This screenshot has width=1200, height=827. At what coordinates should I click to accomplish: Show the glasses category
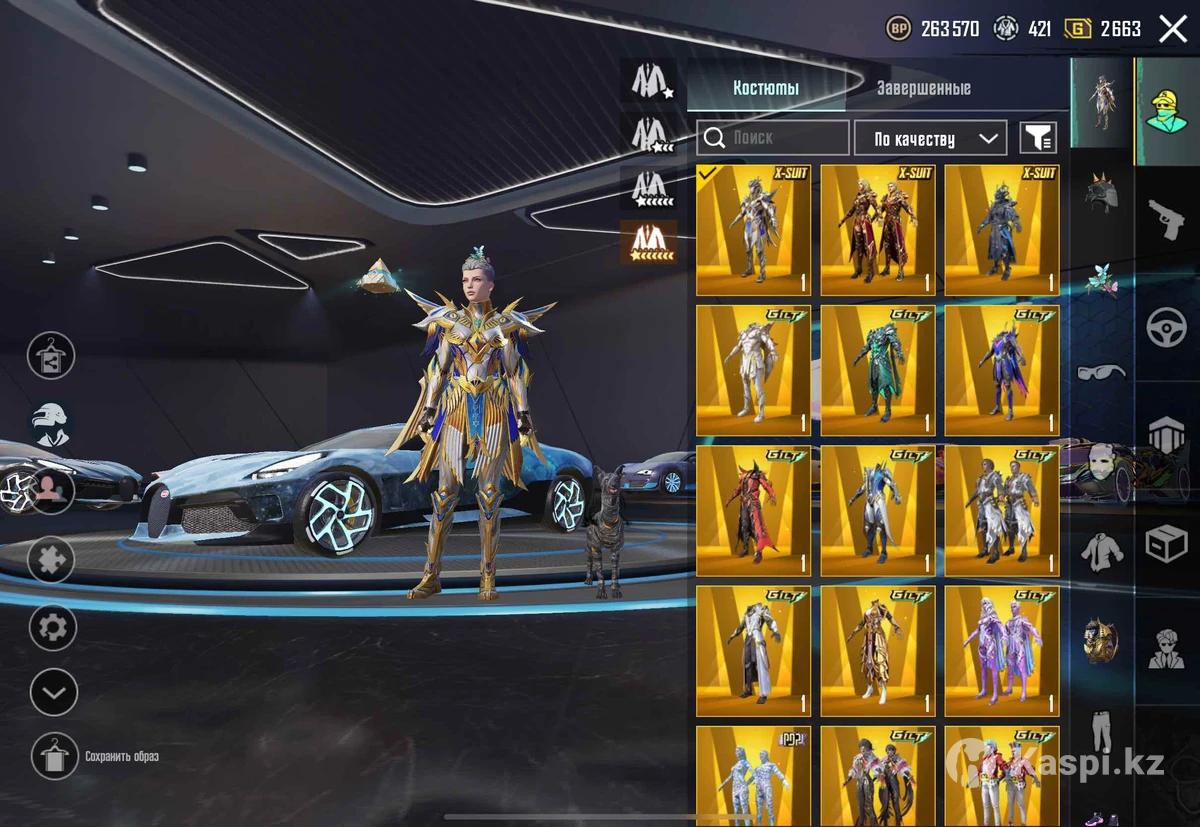click(x=1101, y=372)
